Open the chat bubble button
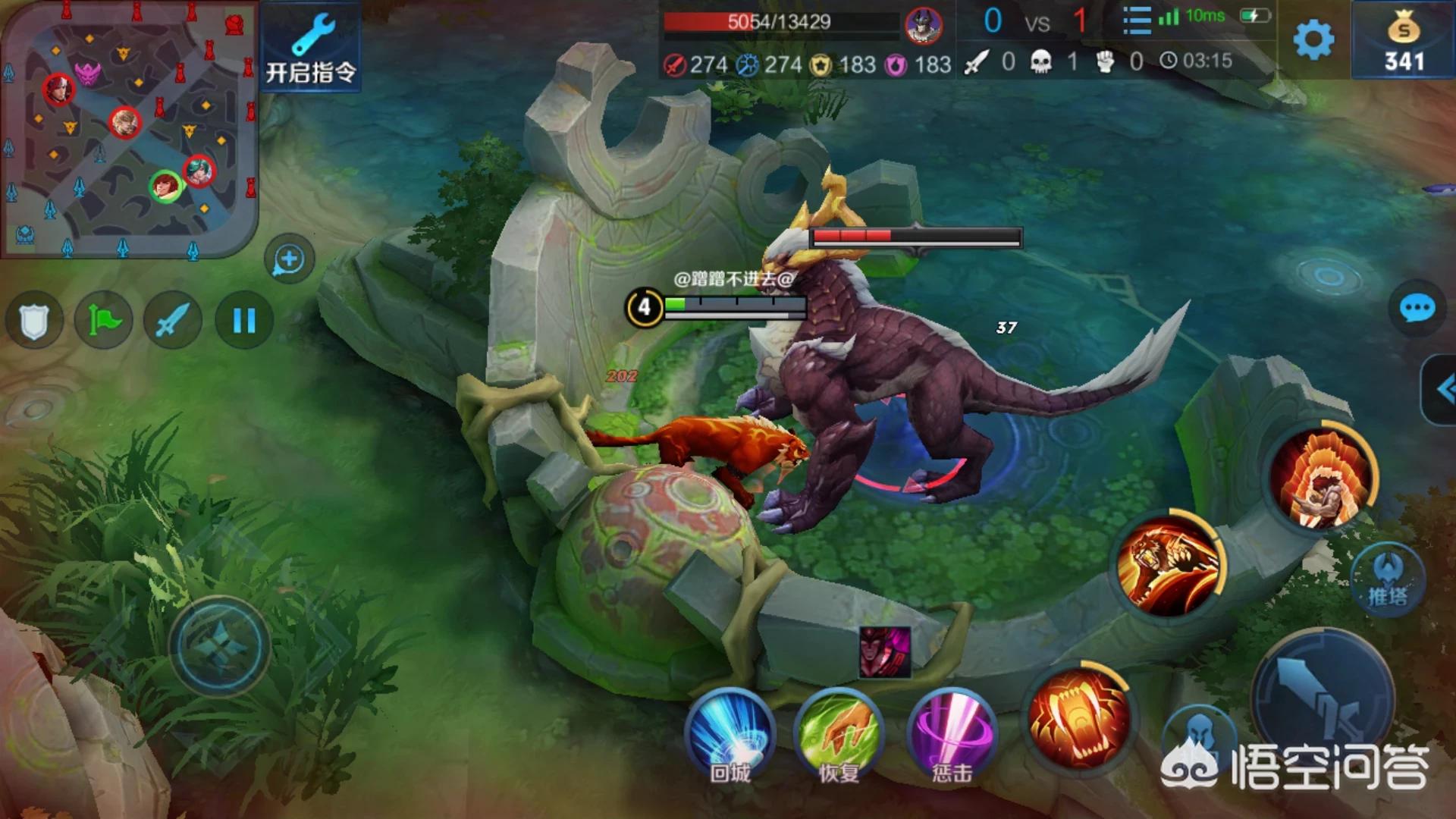Screen dimensions: 1456x819 click(x=1416, y=309)
